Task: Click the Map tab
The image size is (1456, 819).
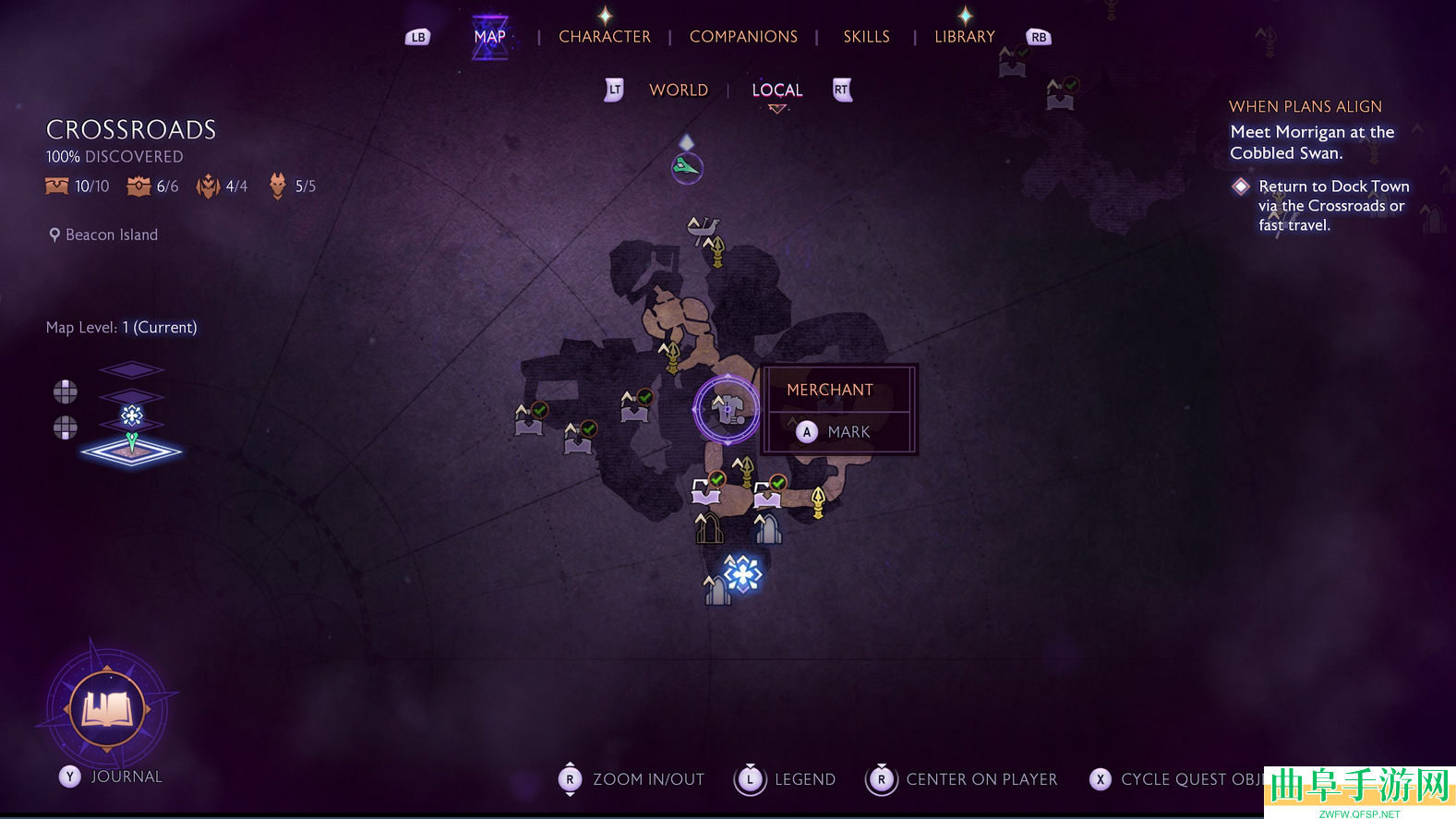Action: click(x=489, y=37)
